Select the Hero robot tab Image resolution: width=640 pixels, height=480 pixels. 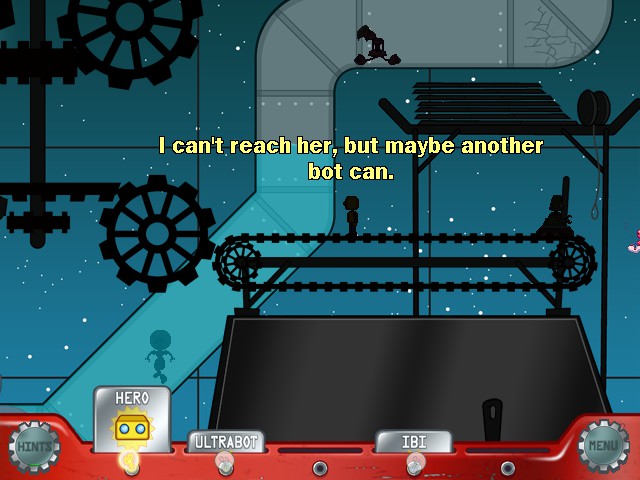[132, 420]
